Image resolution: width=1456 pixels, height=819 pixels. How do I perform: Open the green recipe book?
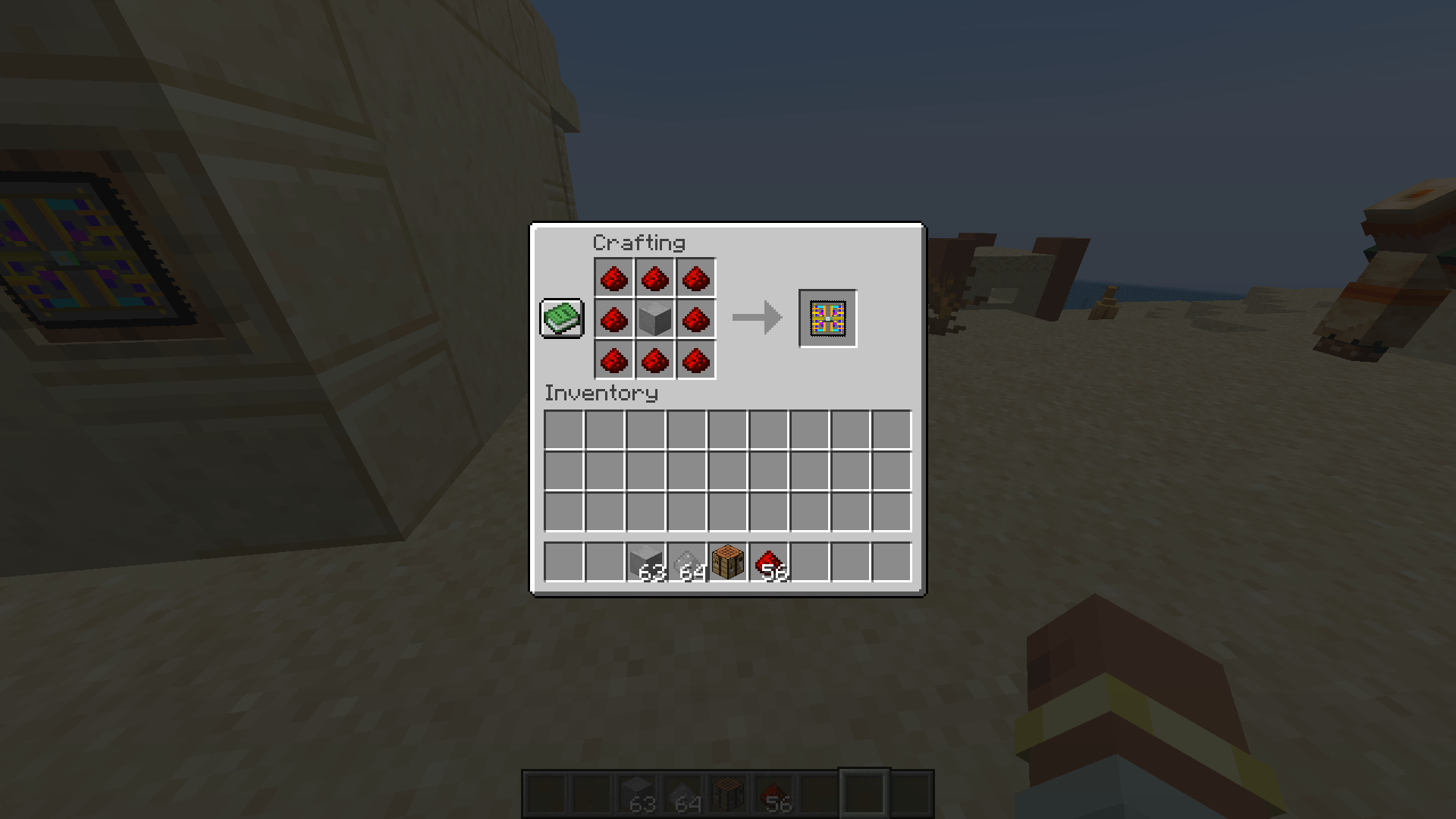coord(561,318)
